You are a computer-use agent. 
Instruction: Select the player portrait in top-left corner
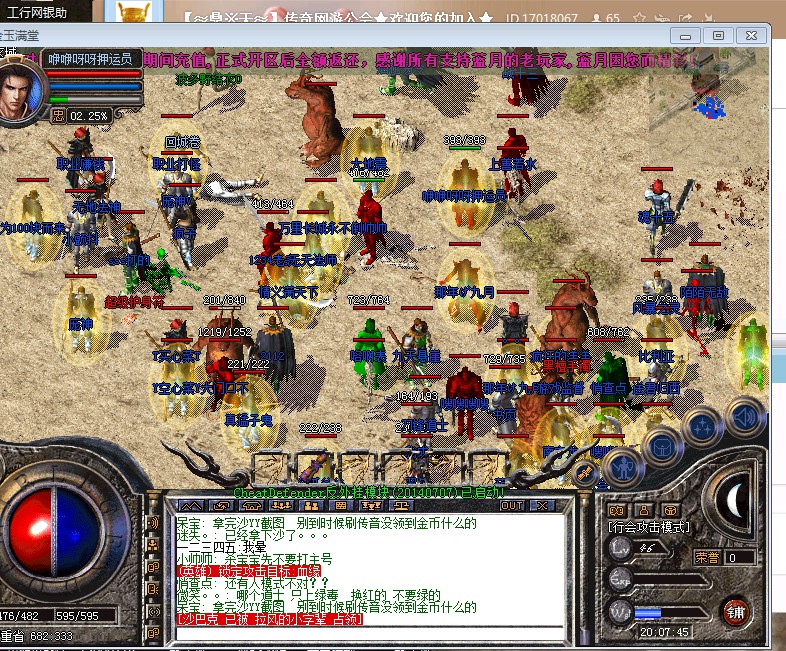coord(22,90)
